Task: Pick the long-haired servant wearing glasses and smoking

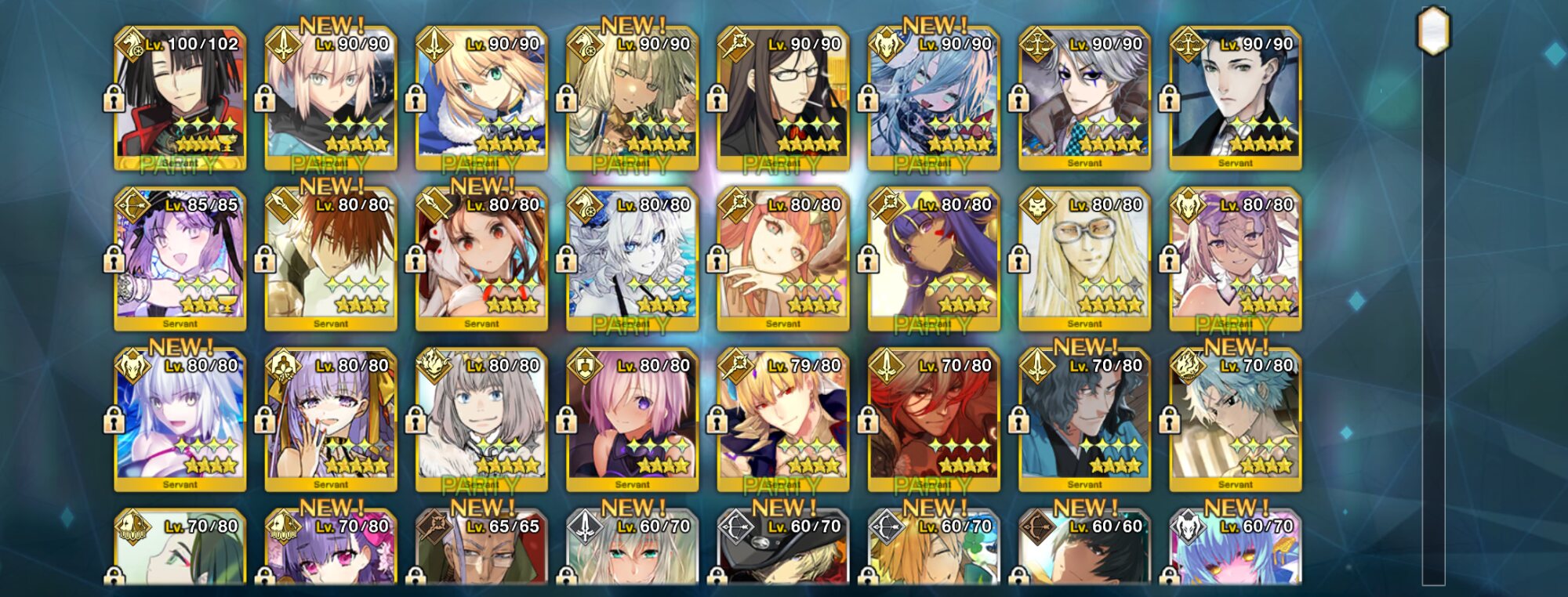Action: (x=783, y=98)
